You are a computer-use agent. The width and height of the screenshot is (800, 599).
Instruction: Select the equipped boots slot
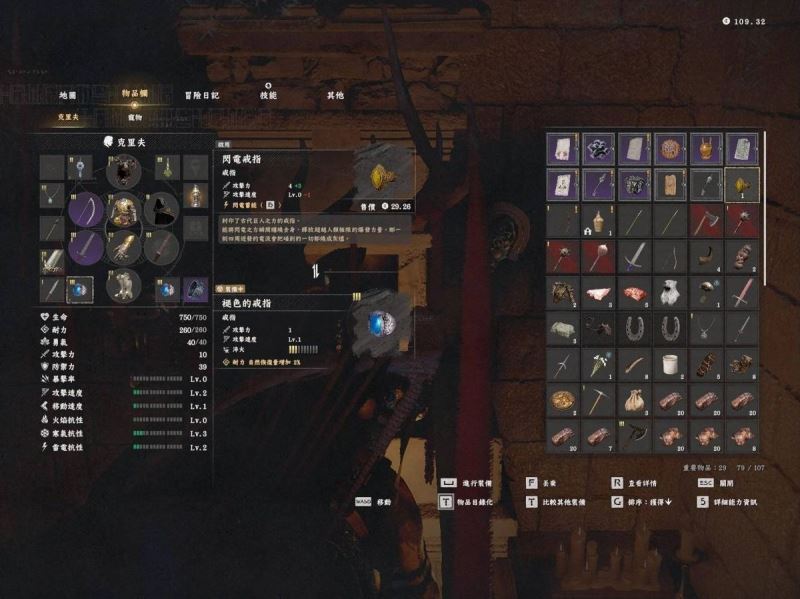tap(124, 284)
